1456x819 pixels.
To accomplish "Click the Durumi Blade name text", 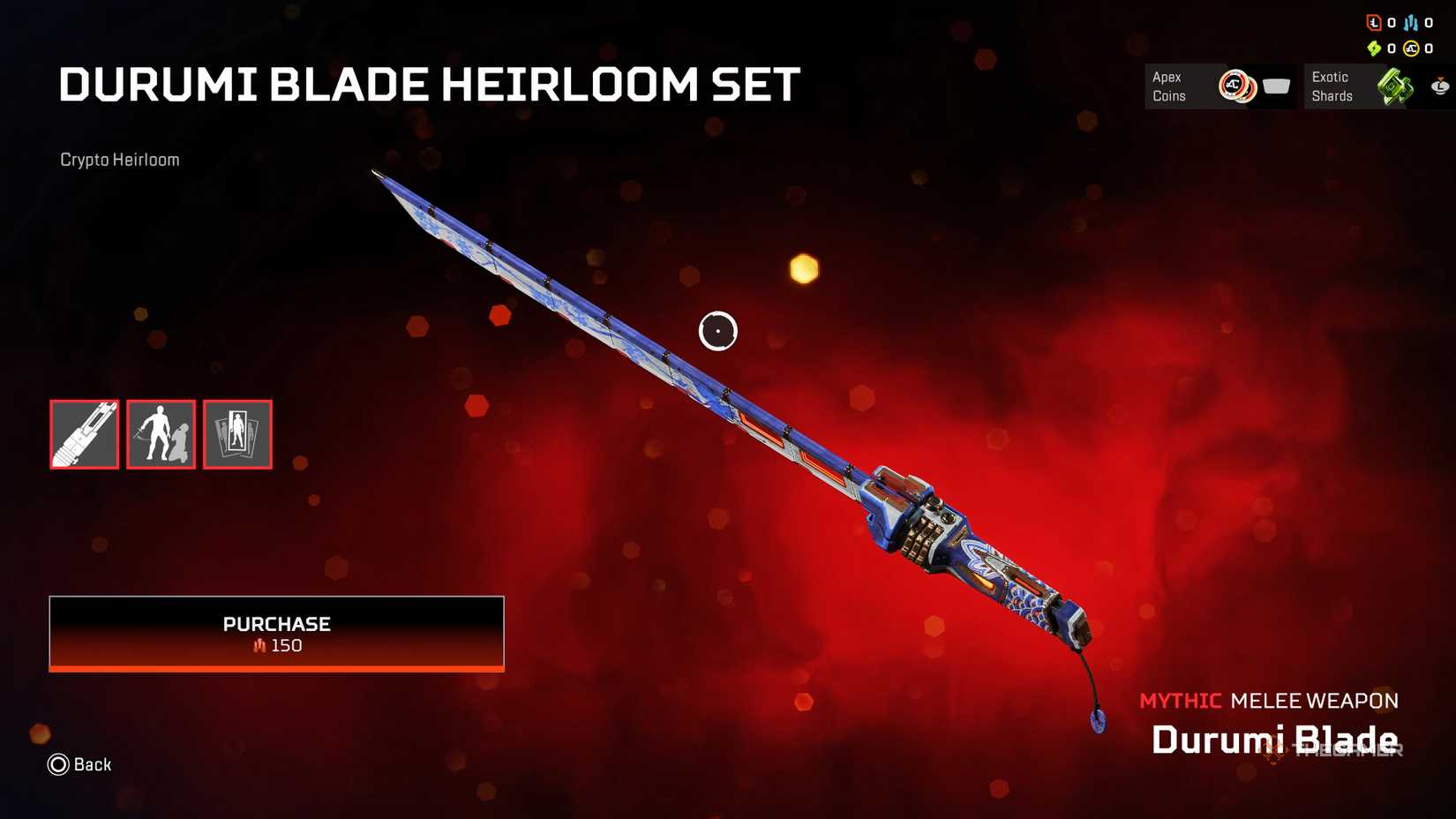I will 1274,741.
